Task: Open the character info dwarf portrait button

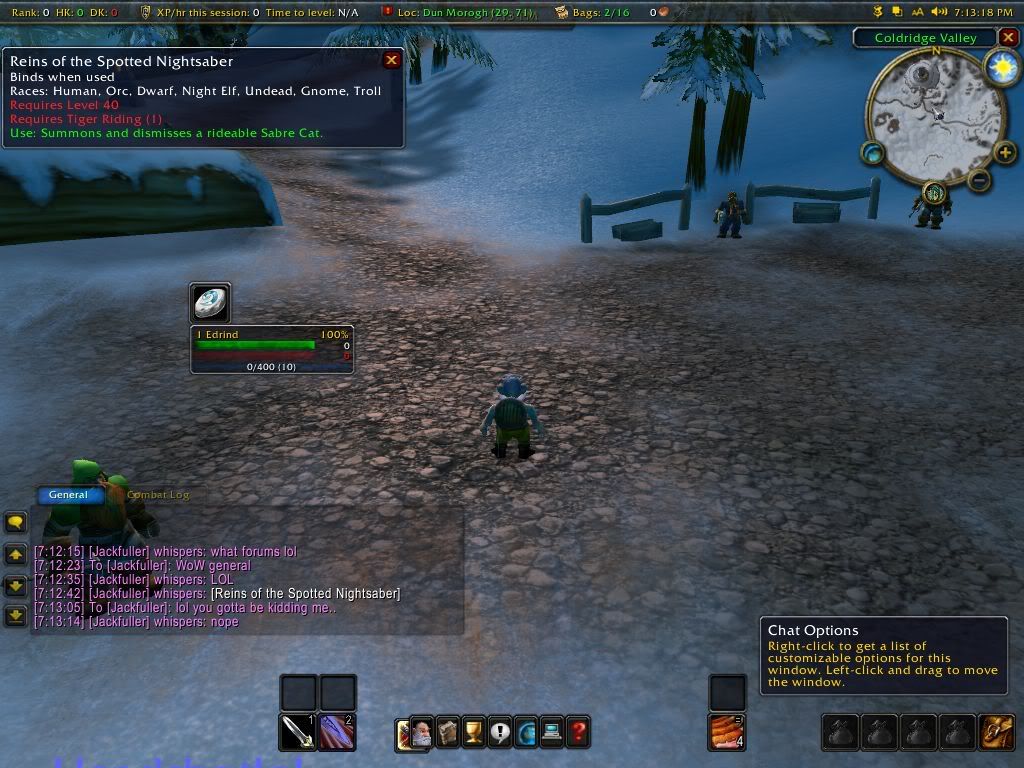Action: pos(422,732)
